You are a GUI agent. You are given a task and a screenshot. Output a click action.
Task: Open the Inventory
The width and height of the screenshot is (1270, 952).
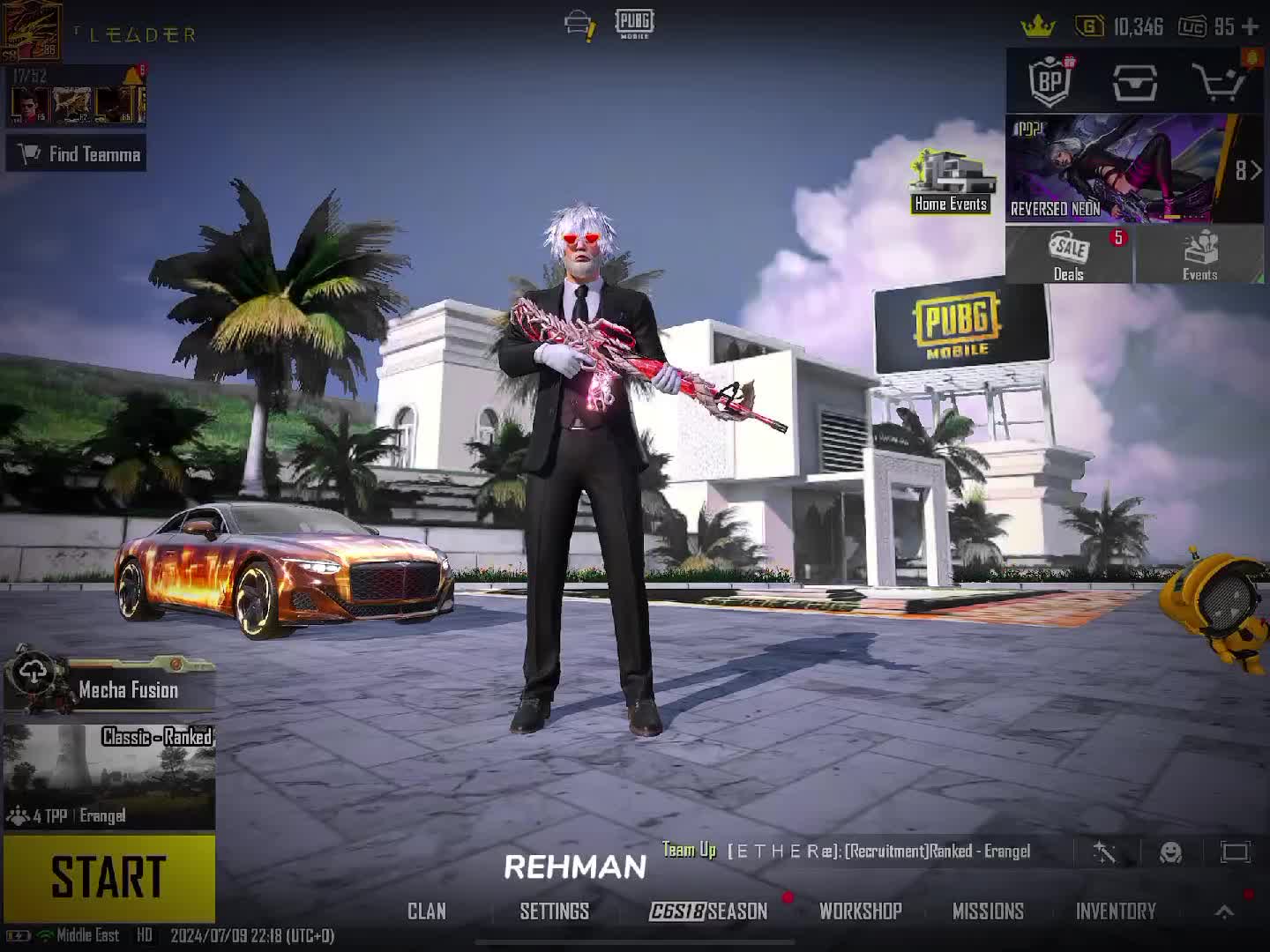coord(1116,911)
